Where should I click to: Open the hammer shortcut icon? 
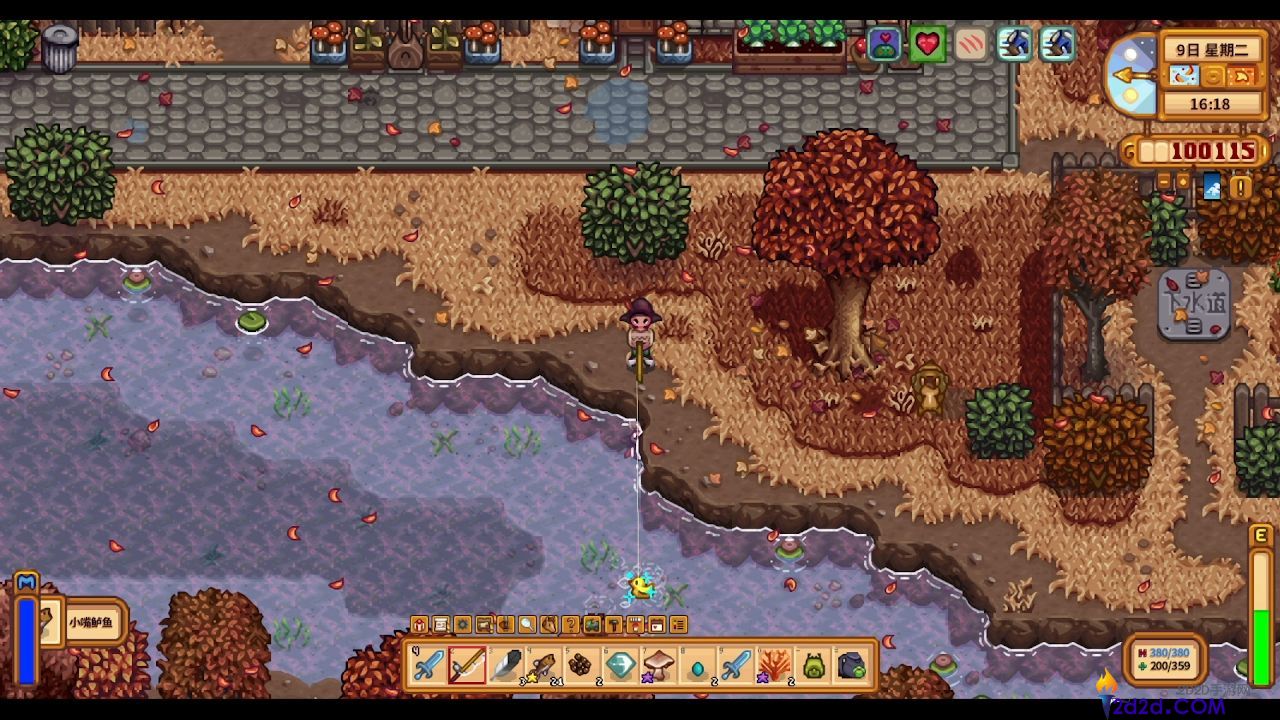[x=614, y=625]
